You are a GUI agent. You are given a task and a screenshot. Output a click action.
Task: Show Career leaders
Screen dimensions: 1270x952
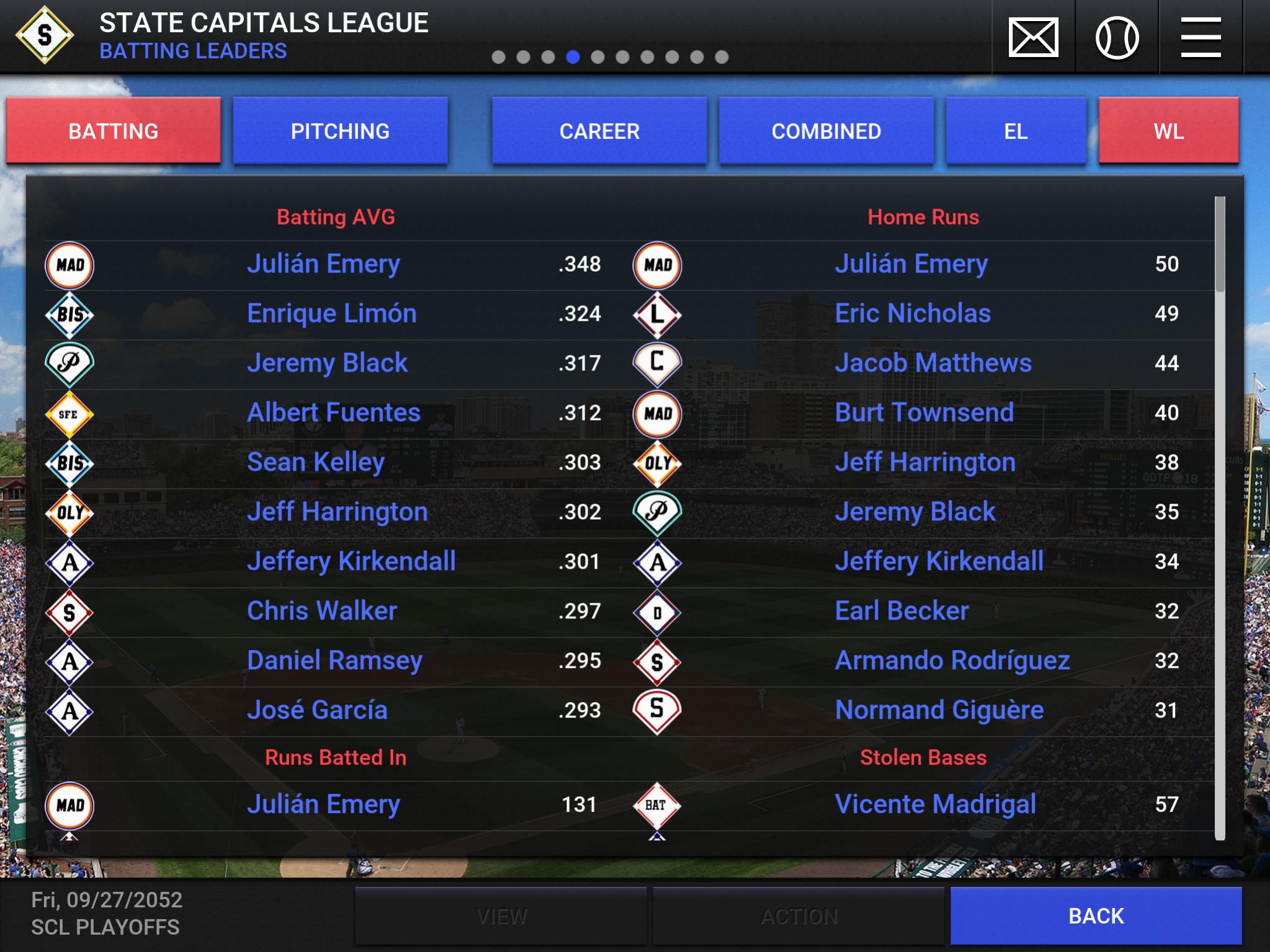tap(599, 131)
